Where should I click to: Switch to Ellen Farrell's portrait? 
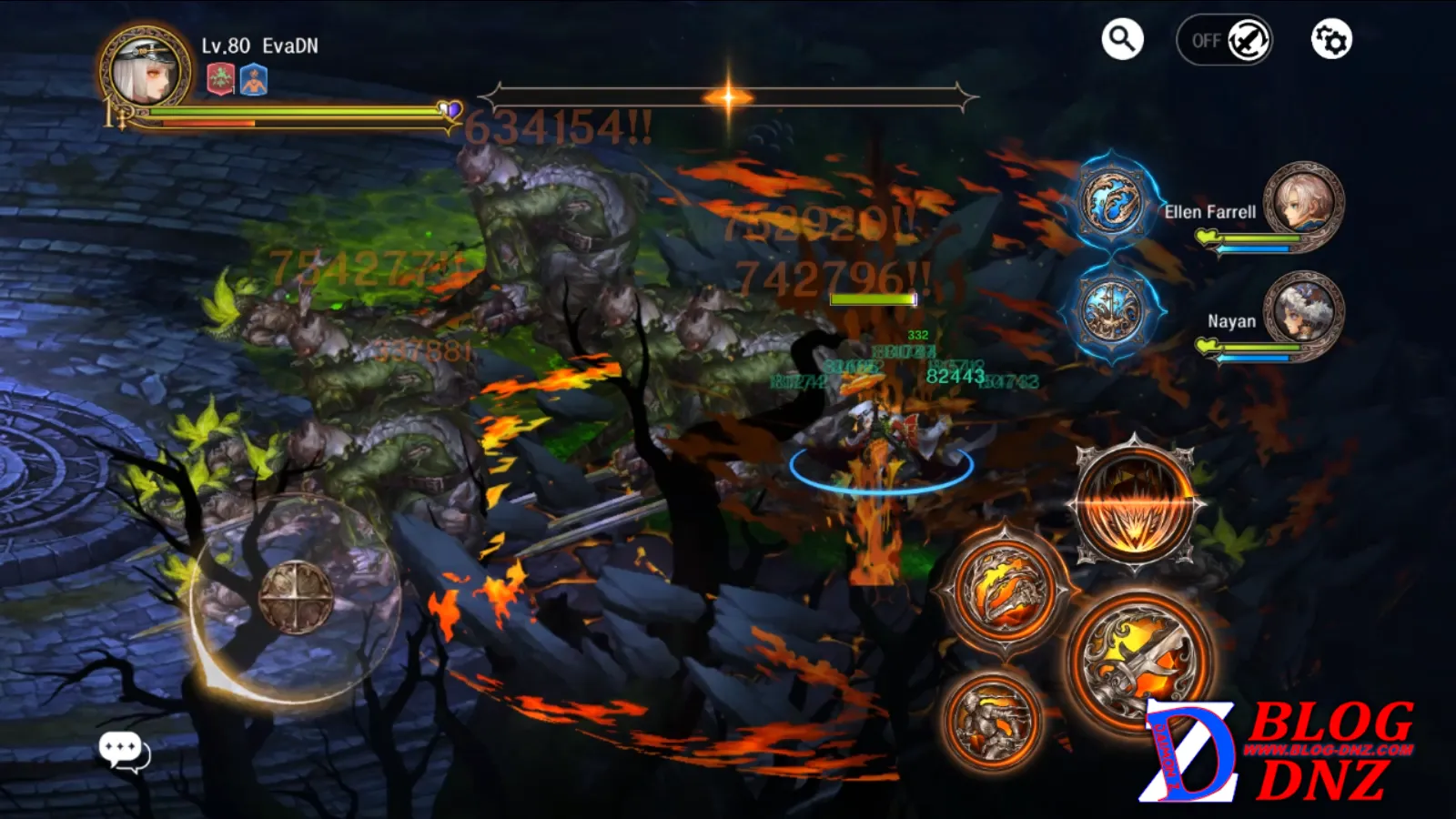(x=1302, y=203)
